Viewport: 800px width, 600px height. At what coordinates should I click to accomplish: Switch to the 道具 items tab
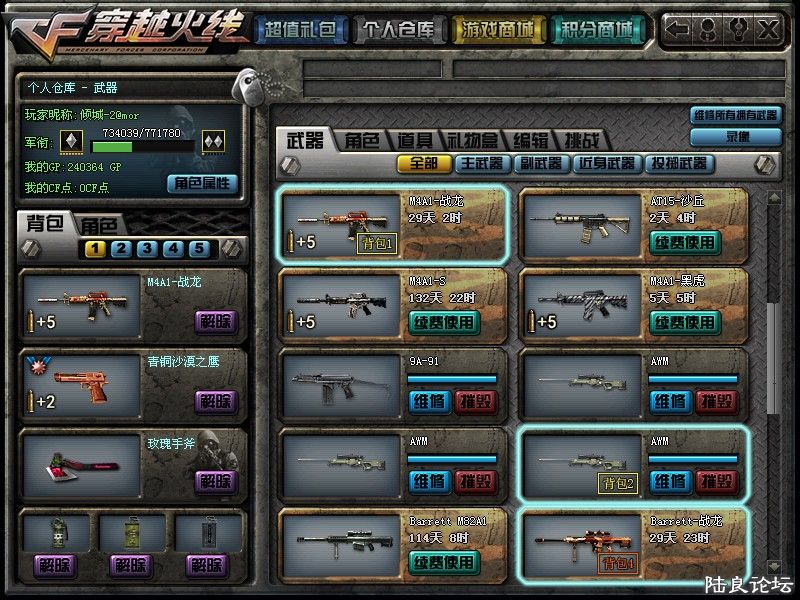pos(414,141)
